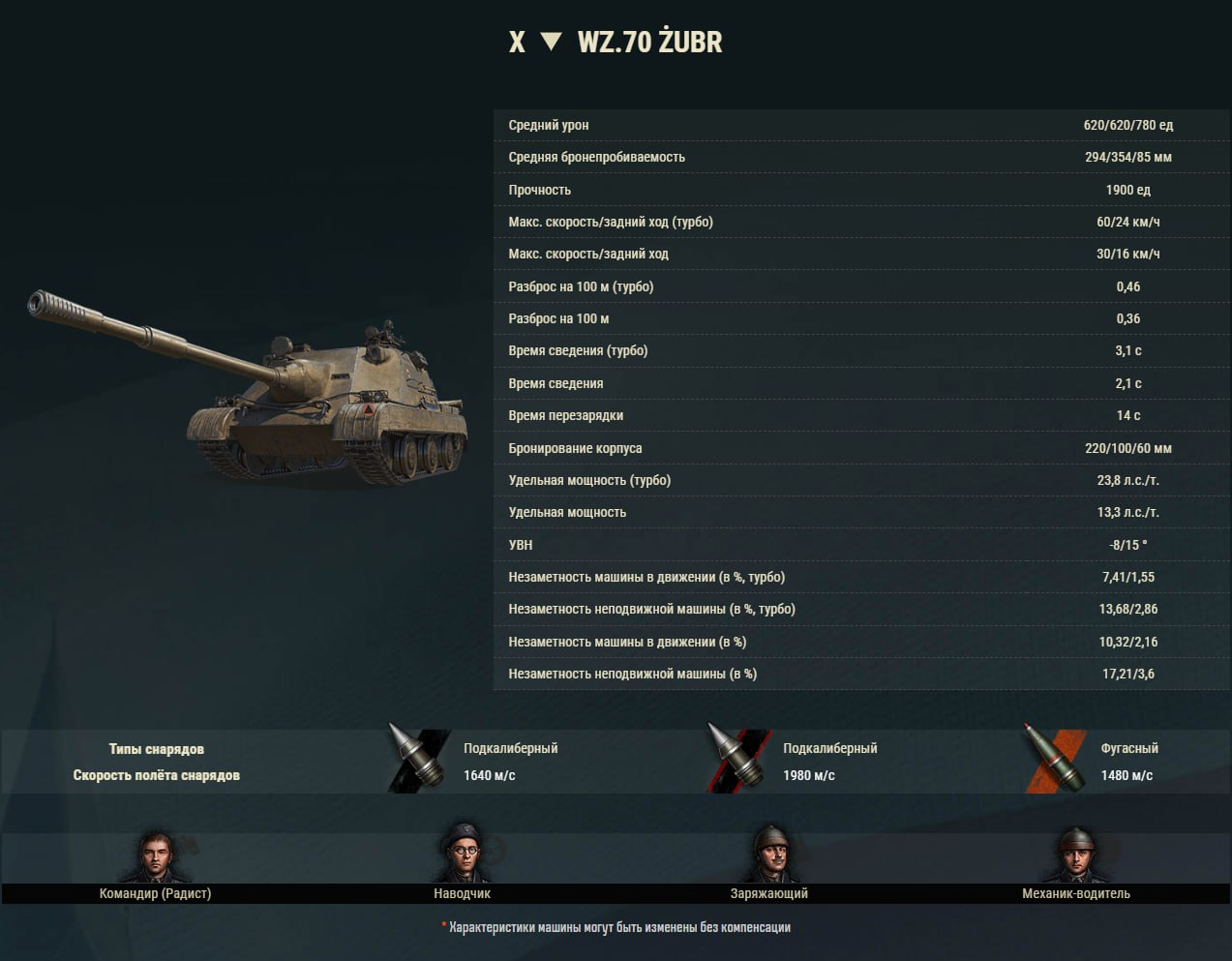The height and width of the screenshot is (961, 1232).
Task: Select the Фугасный shell icon
Action: [1054, 761]
